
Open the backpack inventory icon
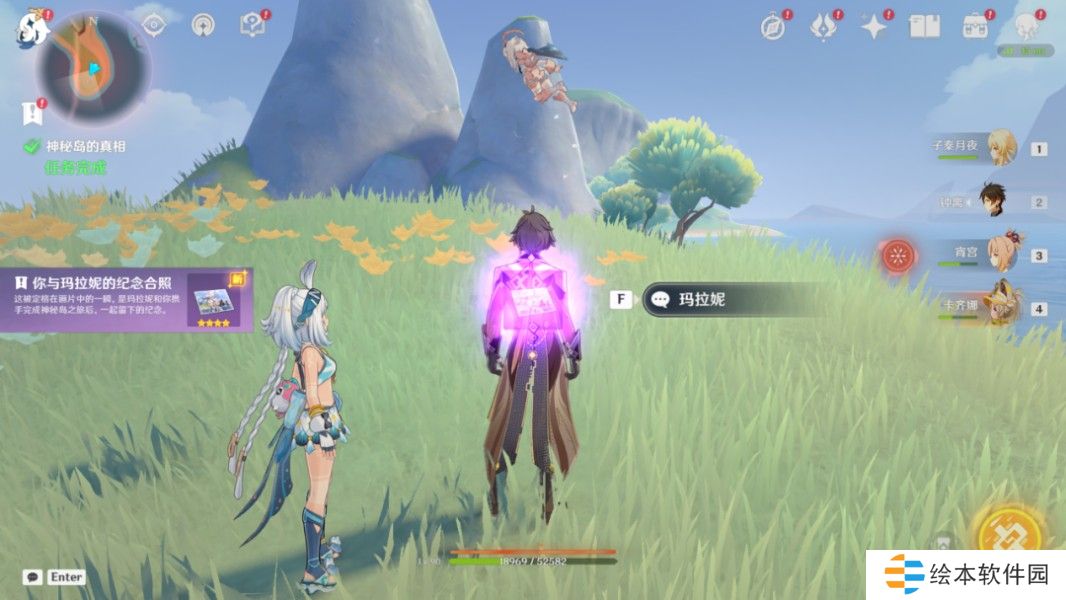click(975, 27)
